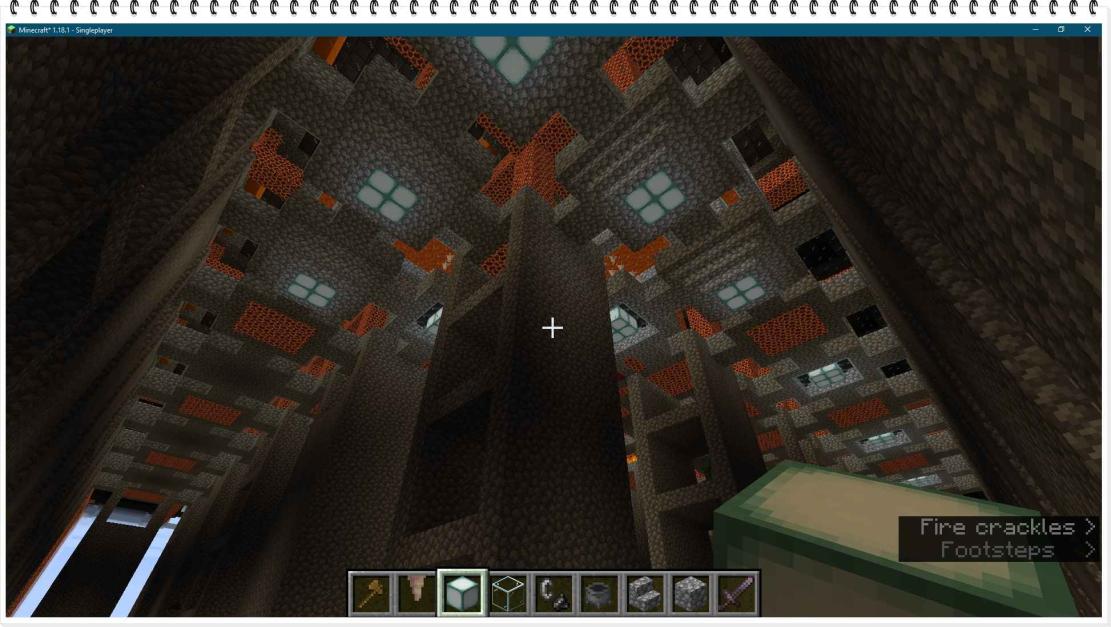This screenshot has width=1111, height=627.
Task: Choose the sea lantern block slot
Action: tap(463, 594)
